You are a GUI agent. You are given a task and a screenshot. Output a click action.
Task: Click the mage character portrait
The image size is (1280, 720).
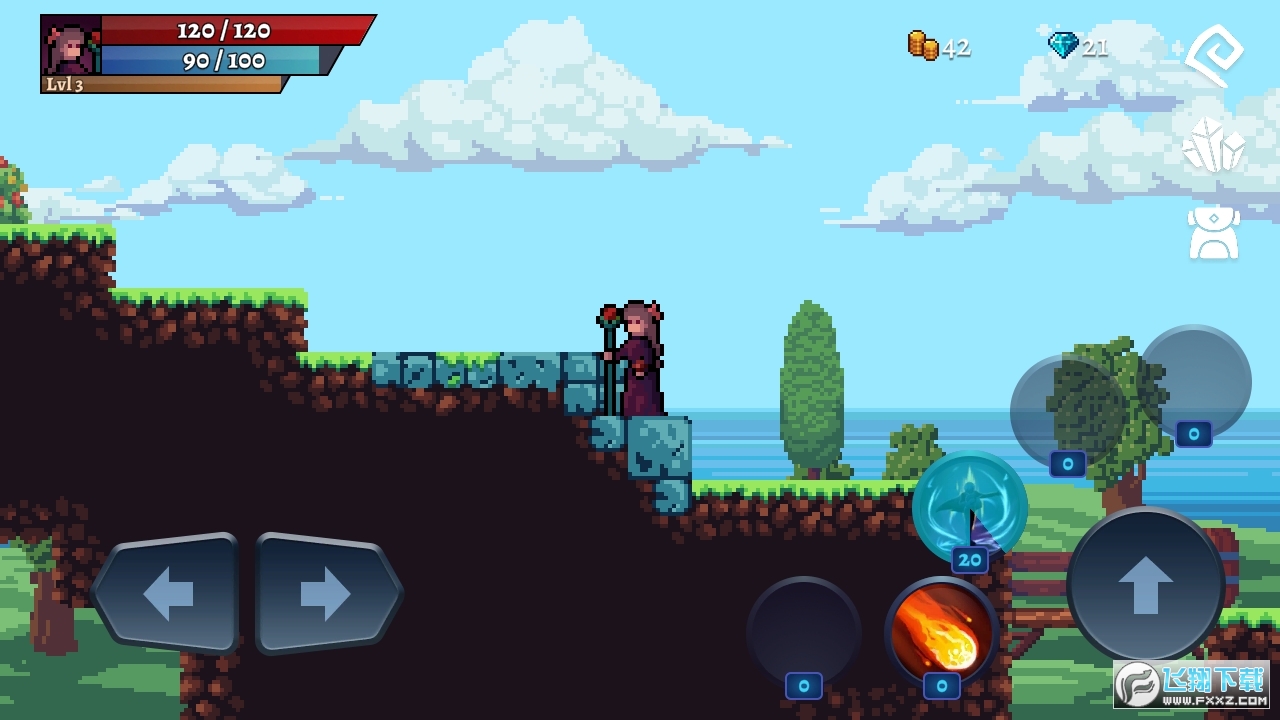pos(71,45)
